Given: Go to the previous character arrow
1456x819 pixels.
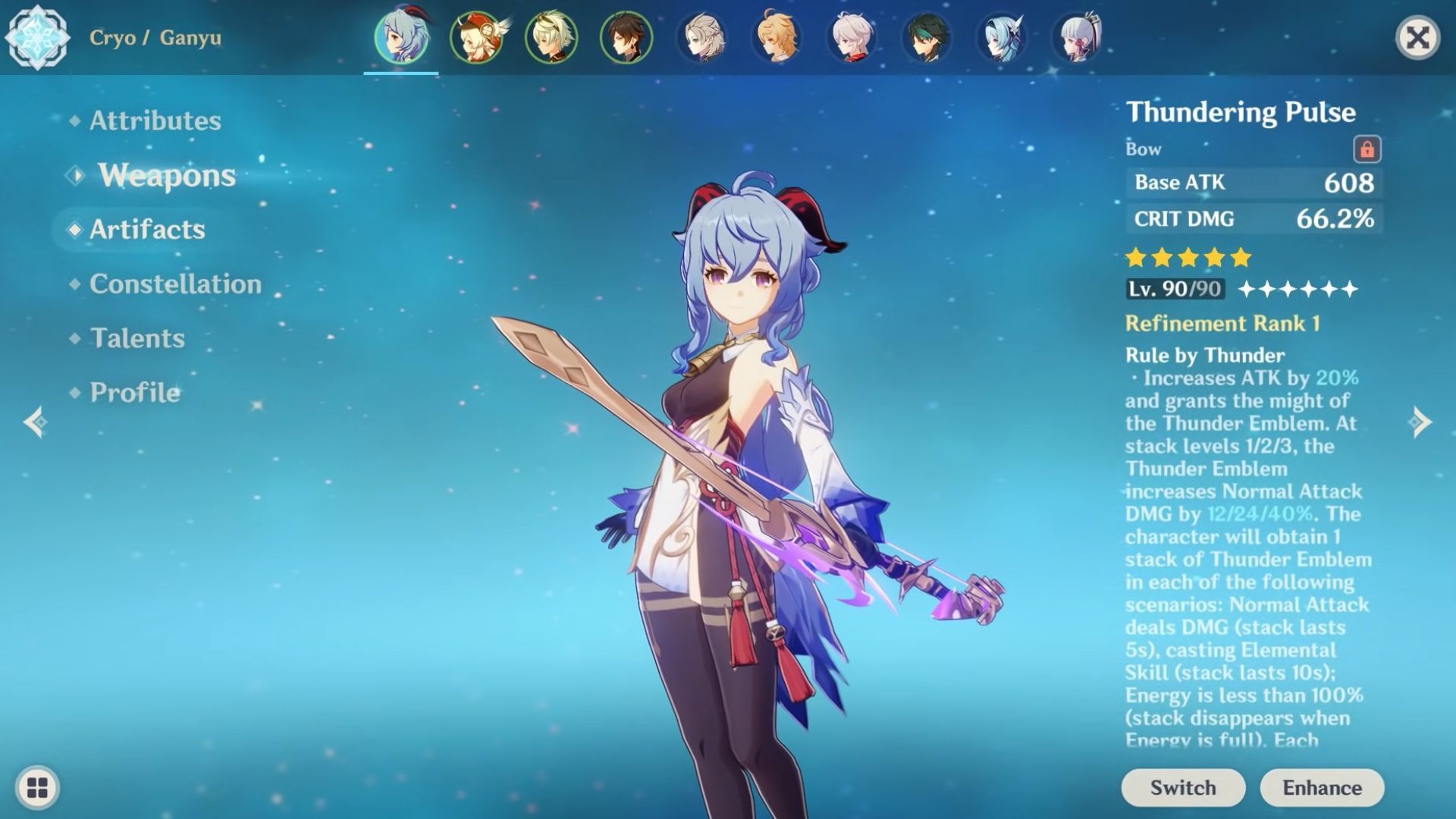Looking at the screenshot, I should click(35, 422).
